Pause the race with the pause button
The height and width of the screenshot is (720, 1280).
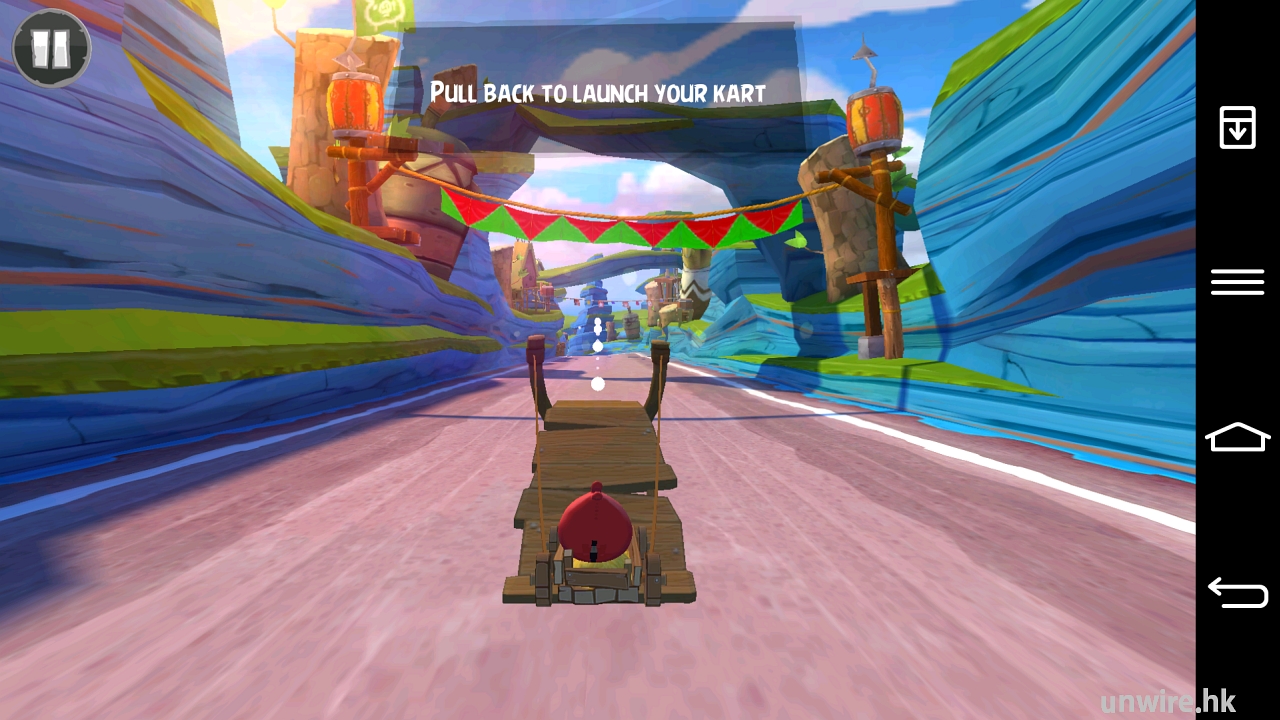coord(51,47)
